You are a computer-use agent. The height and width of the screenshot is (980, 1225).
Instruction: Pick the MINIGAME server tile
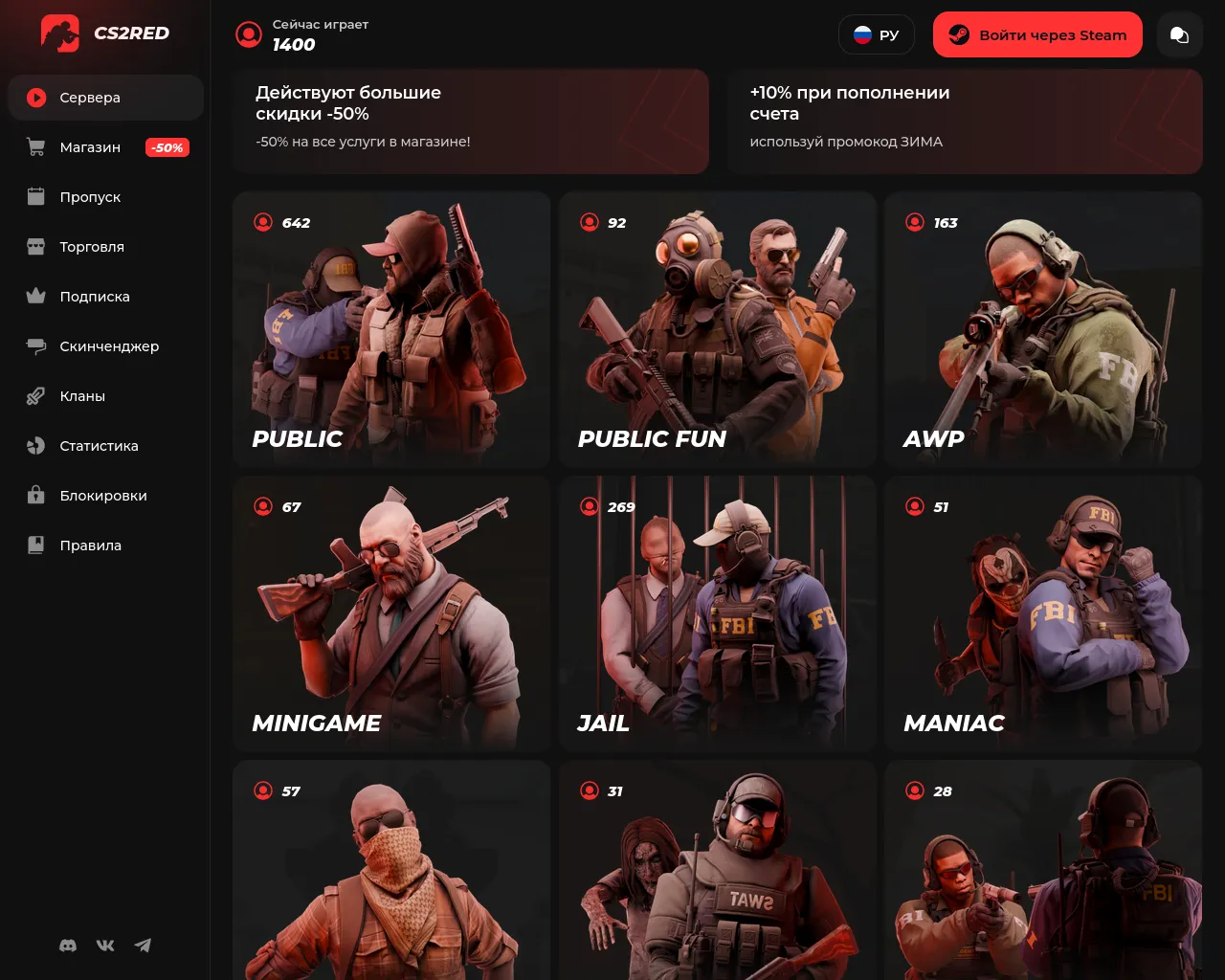pyautogui.click(x=391, y=613)
